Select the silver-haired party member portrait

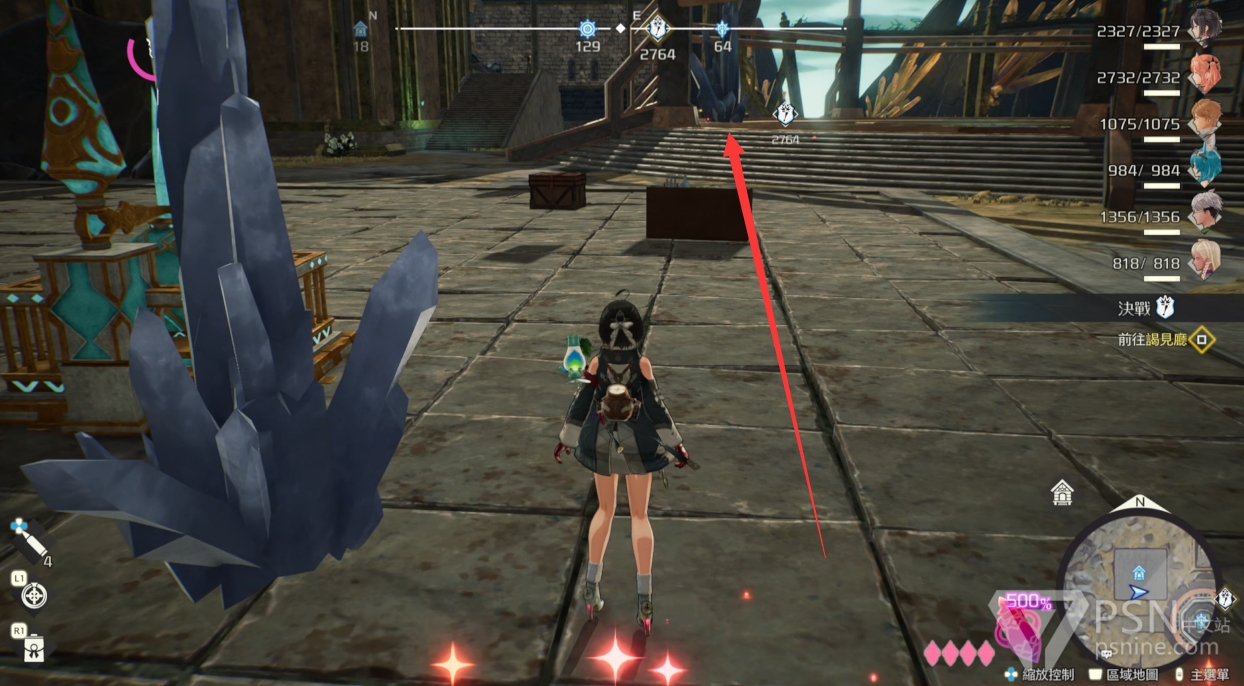[x=1204, y=212]
